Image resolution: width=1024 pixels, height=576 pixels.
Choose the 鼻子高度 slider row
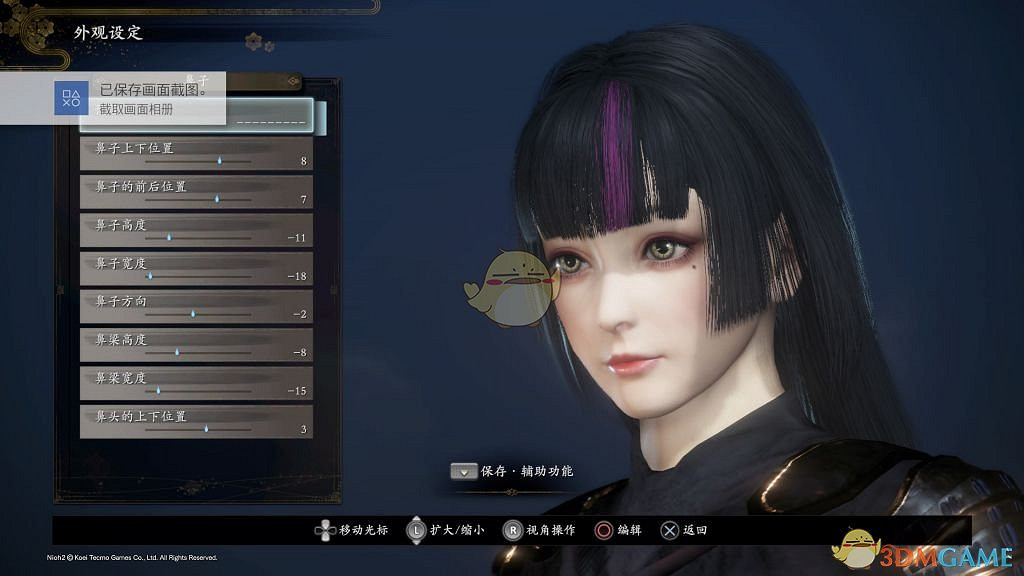[x=196, y=230]
